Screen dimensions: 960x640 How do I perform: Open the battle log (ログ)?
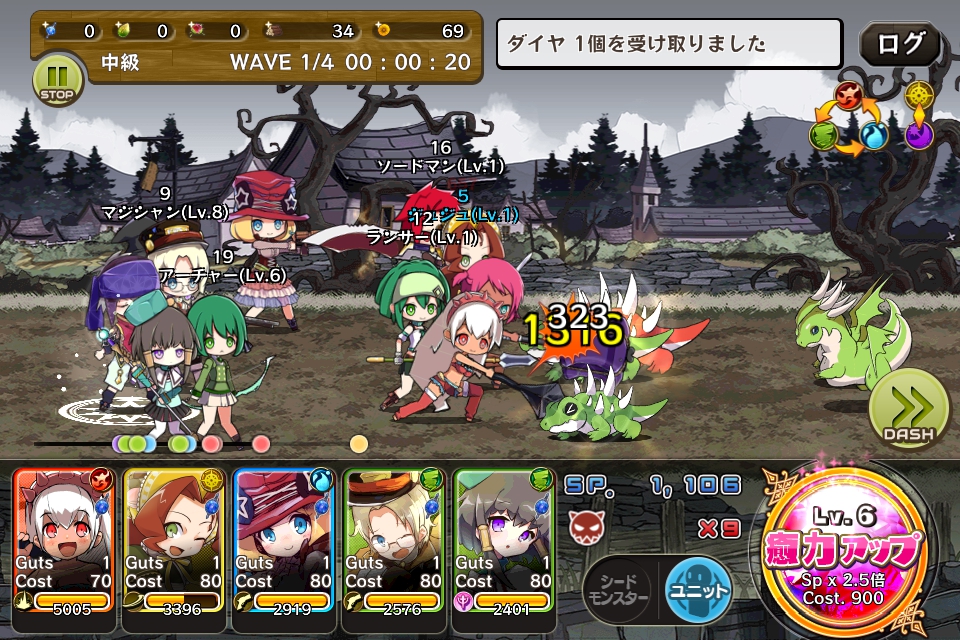900,45
